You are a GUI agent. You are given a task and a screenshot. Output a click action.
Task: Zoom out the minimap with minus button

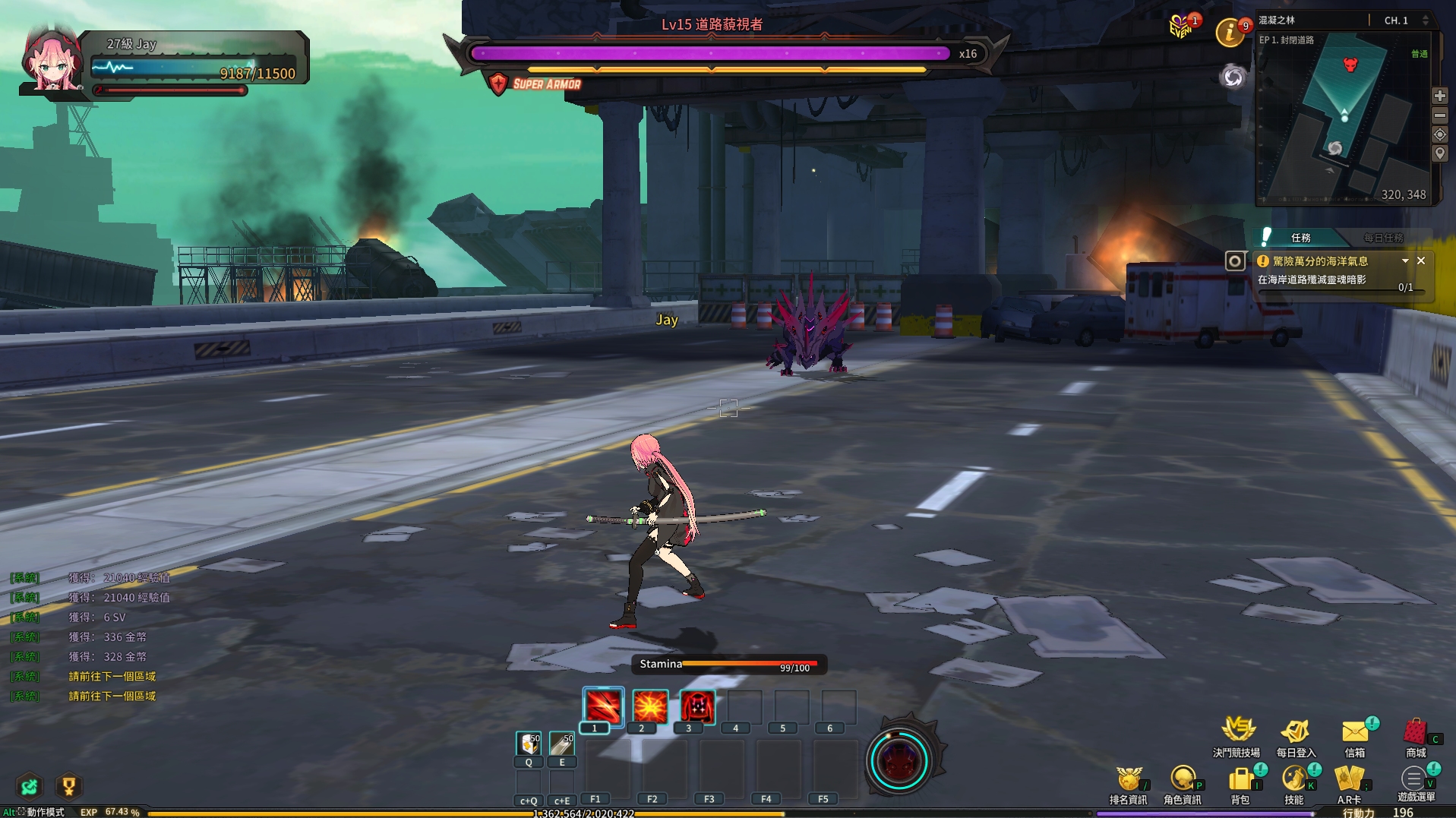point(1439,115)
